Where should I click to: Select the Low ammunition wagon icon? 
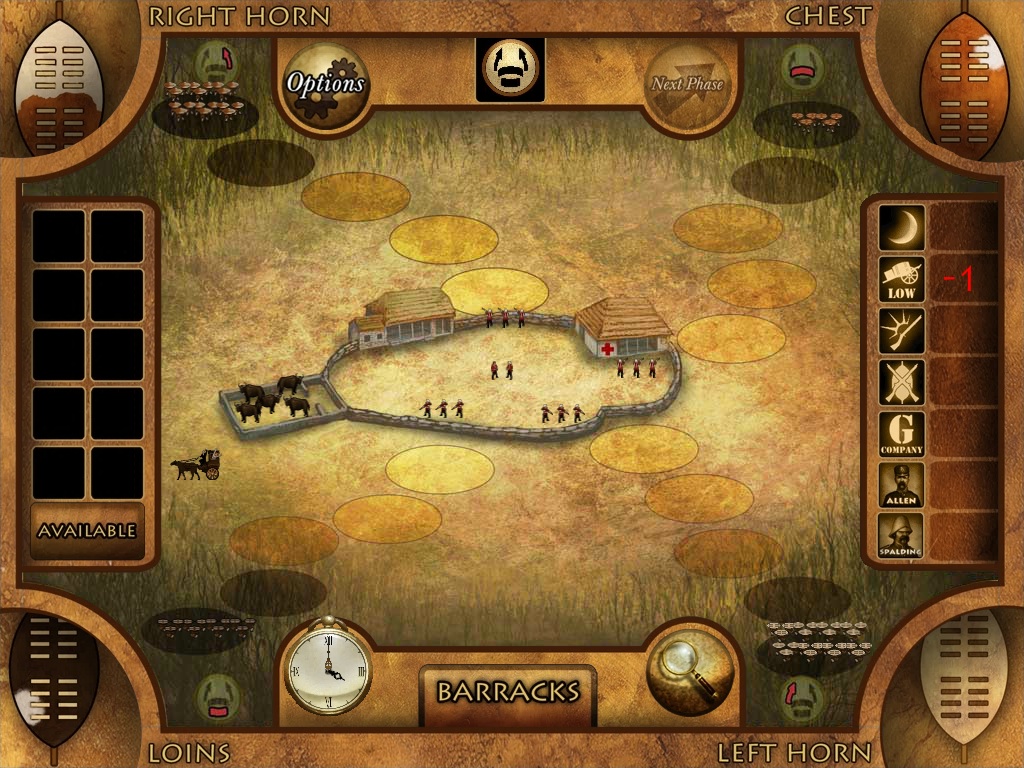[901, 280]
